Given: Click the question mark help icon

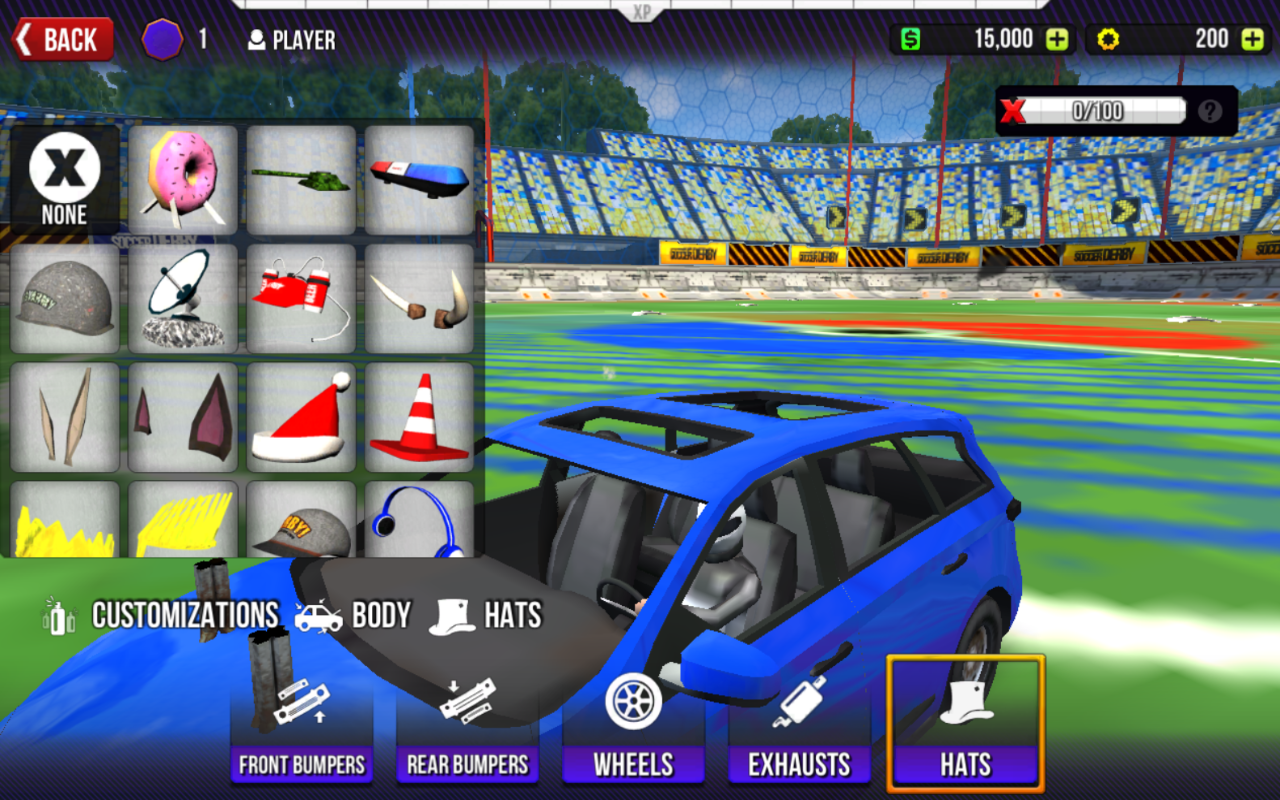Looking at the screenshot, I should 1210,111.
